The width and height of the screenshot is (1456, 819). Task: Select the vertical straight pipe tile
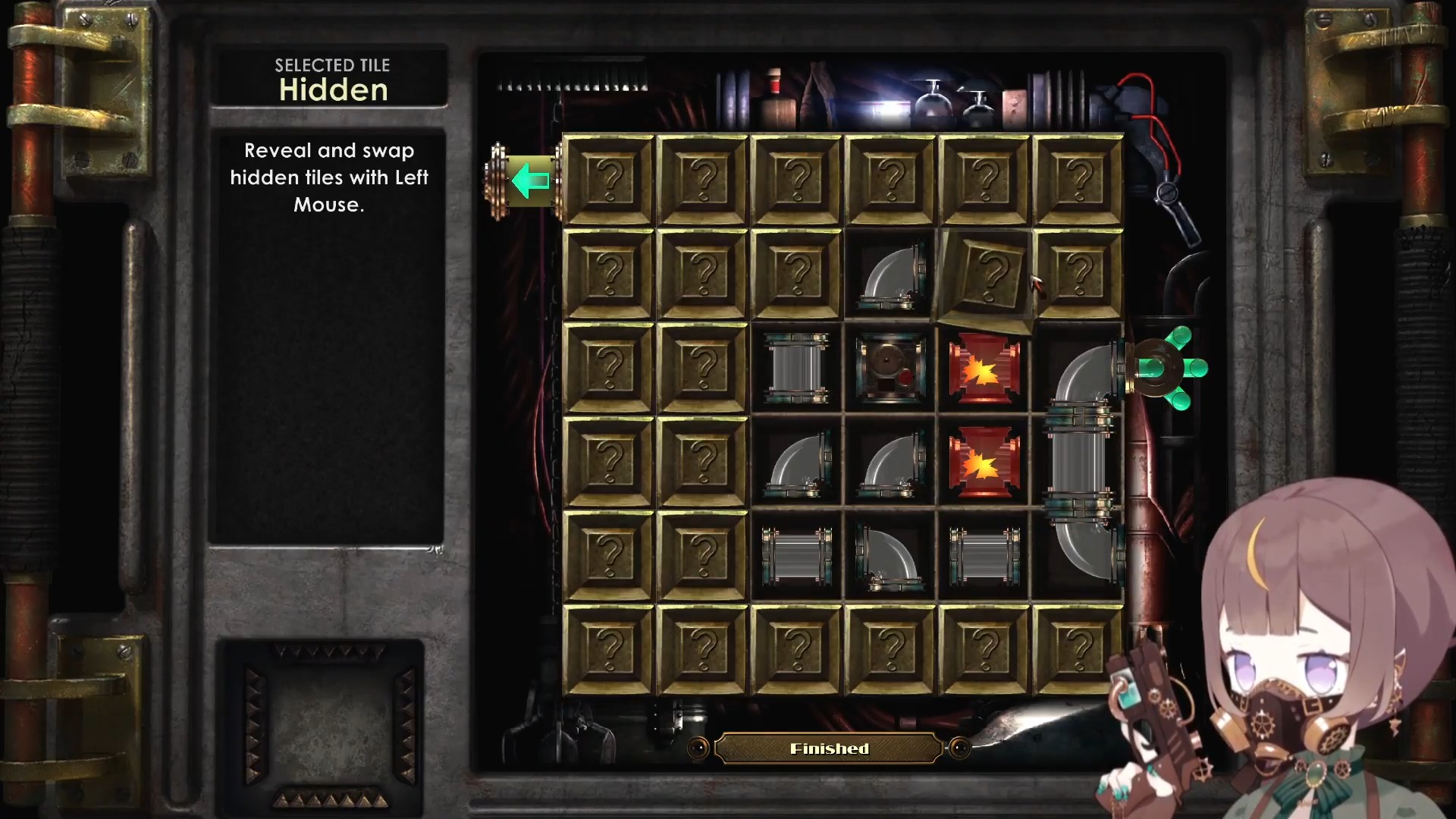tap(796, 369)
